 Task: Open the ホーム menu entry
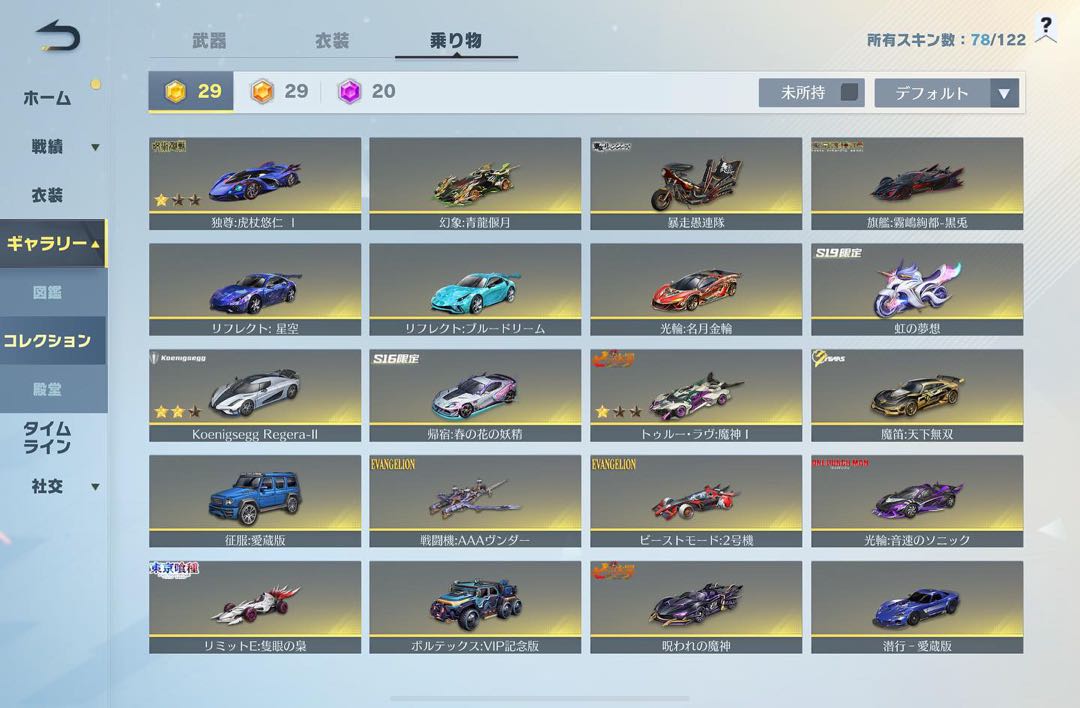(x=47, y=98)
